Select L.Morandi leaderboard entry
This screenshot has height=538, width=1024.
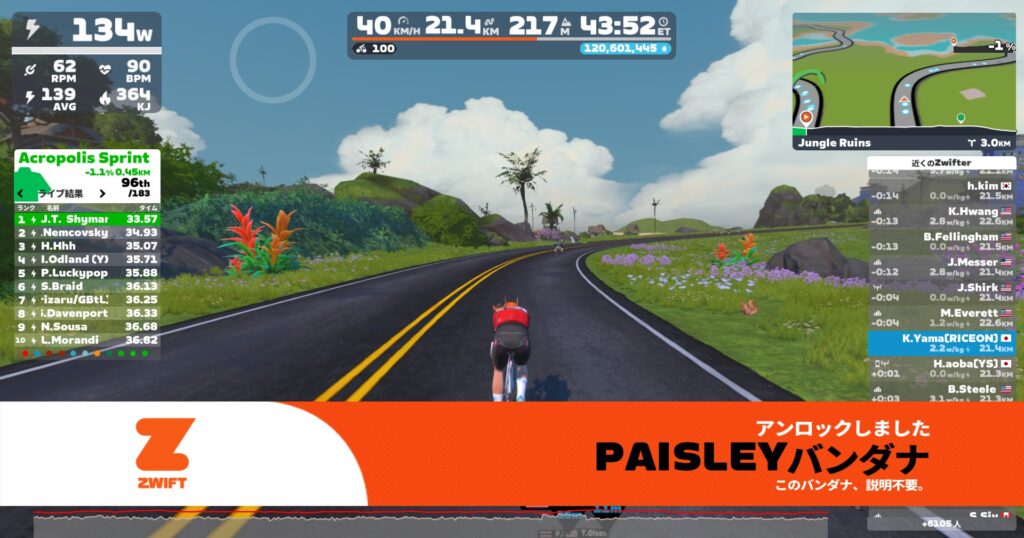(x=87, y=340)
